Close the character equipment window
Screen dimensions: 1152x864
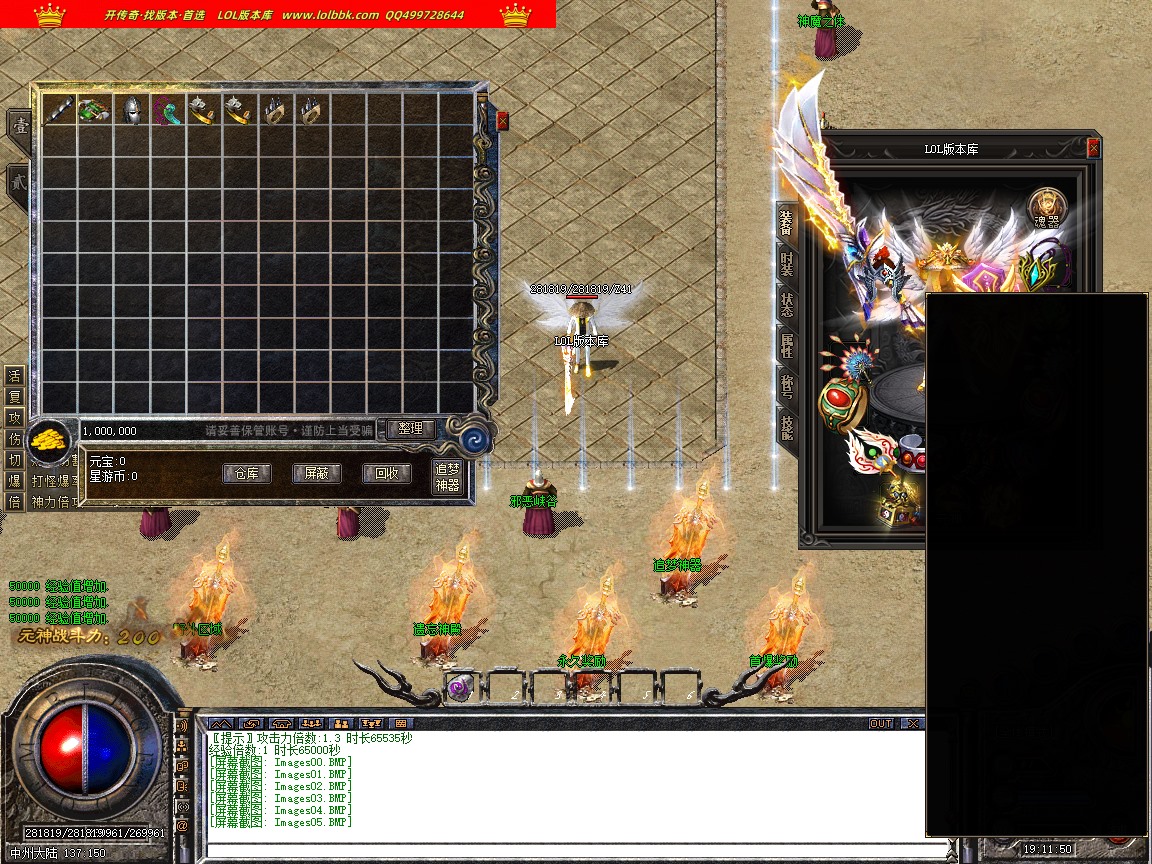(1093, 148)
